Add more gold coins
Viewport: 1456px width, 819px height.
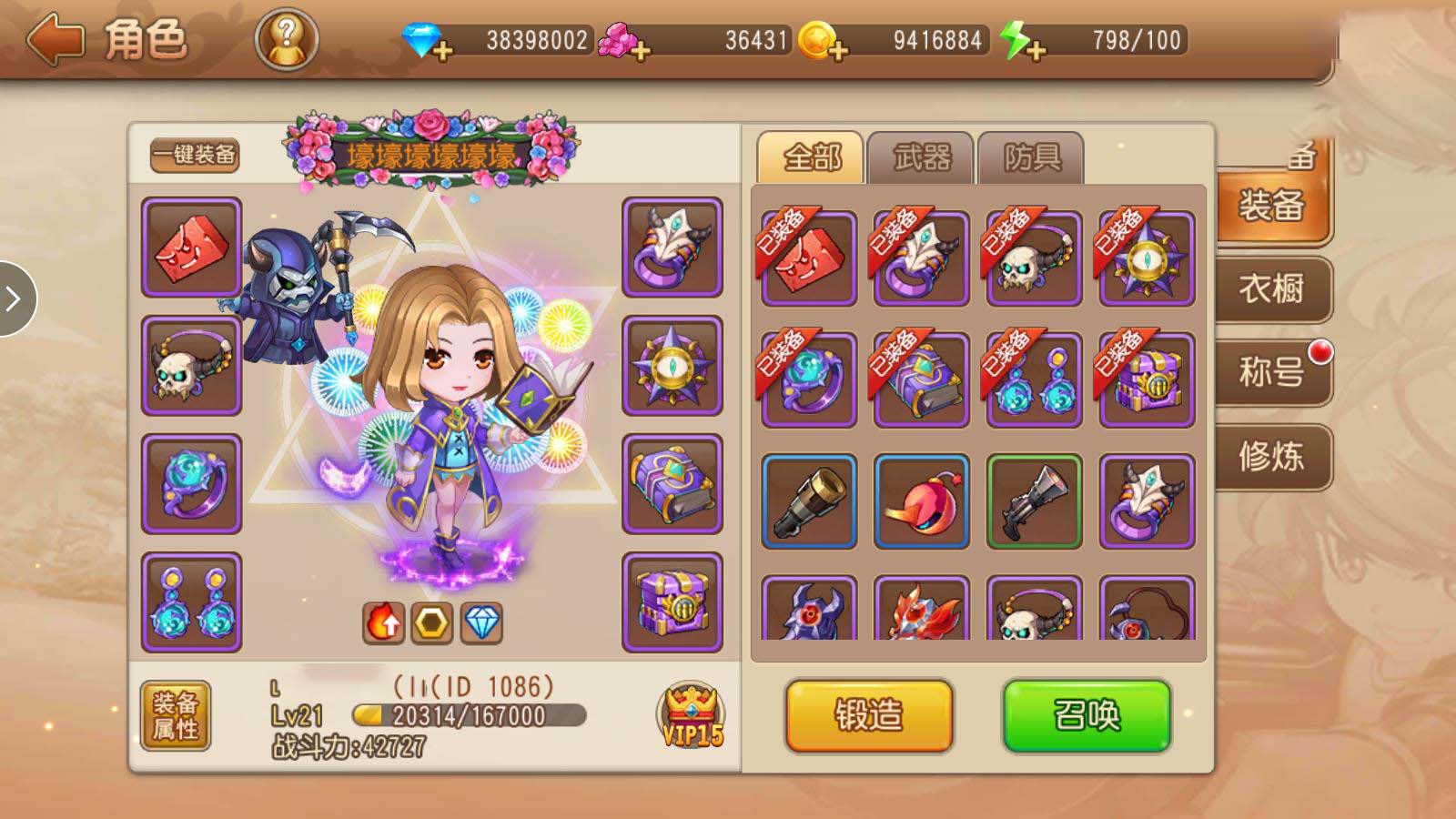point(838,50)
